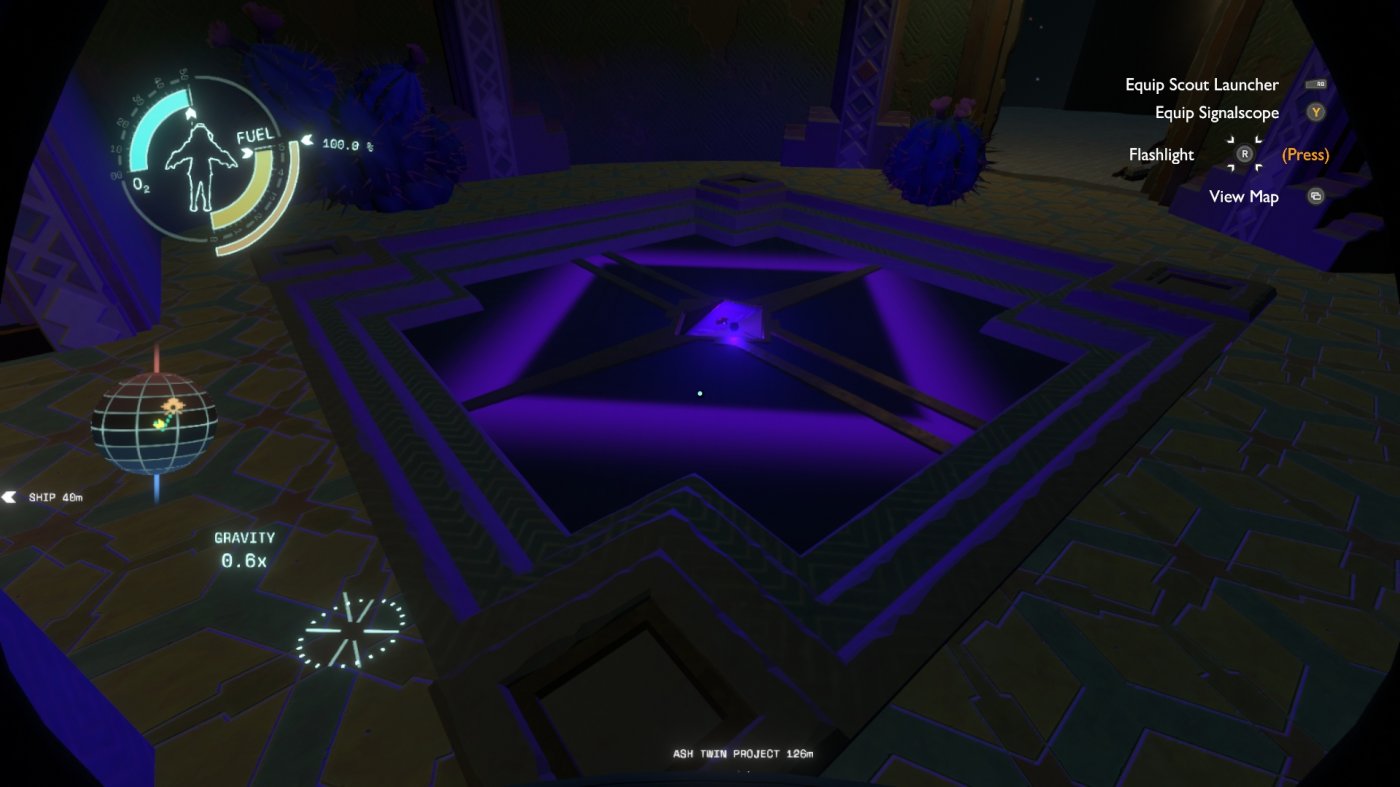Image resolution: width=1400 pixels, height=787 pixels.
Task: Click the View Map controller button icon
Action: coord(1314,196)
